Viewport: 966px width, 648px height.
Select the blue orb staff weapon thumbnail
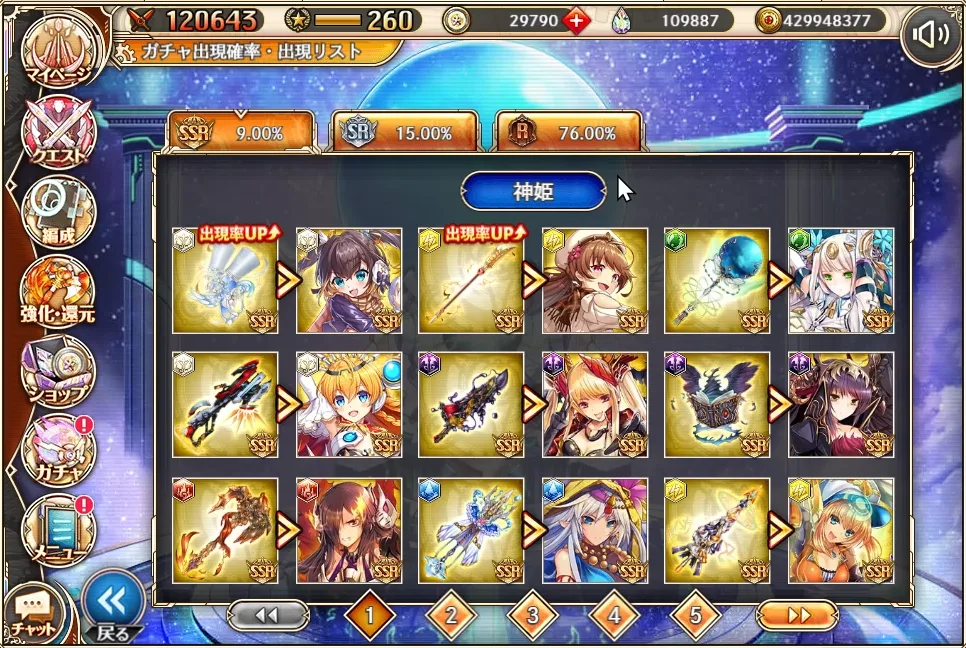pyautogui.click(x=717, y=281)
